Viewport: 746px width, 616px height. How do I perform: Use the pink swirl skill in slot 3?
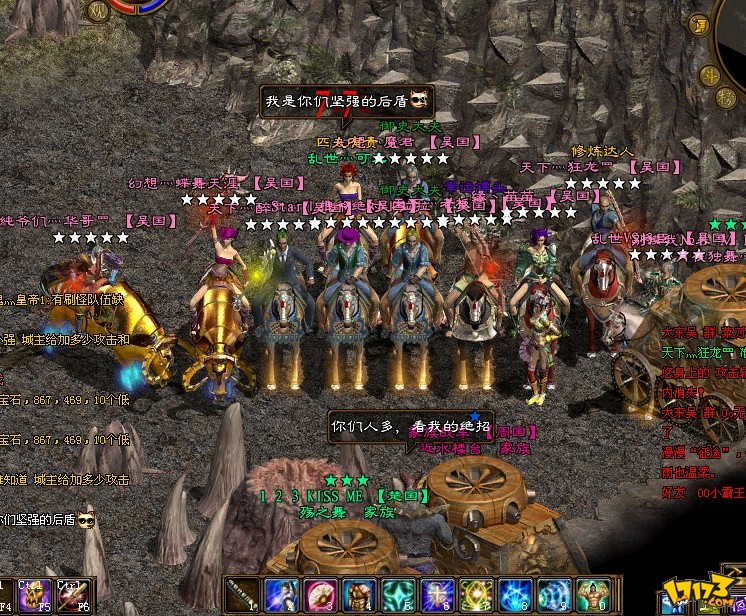[320, 593]
